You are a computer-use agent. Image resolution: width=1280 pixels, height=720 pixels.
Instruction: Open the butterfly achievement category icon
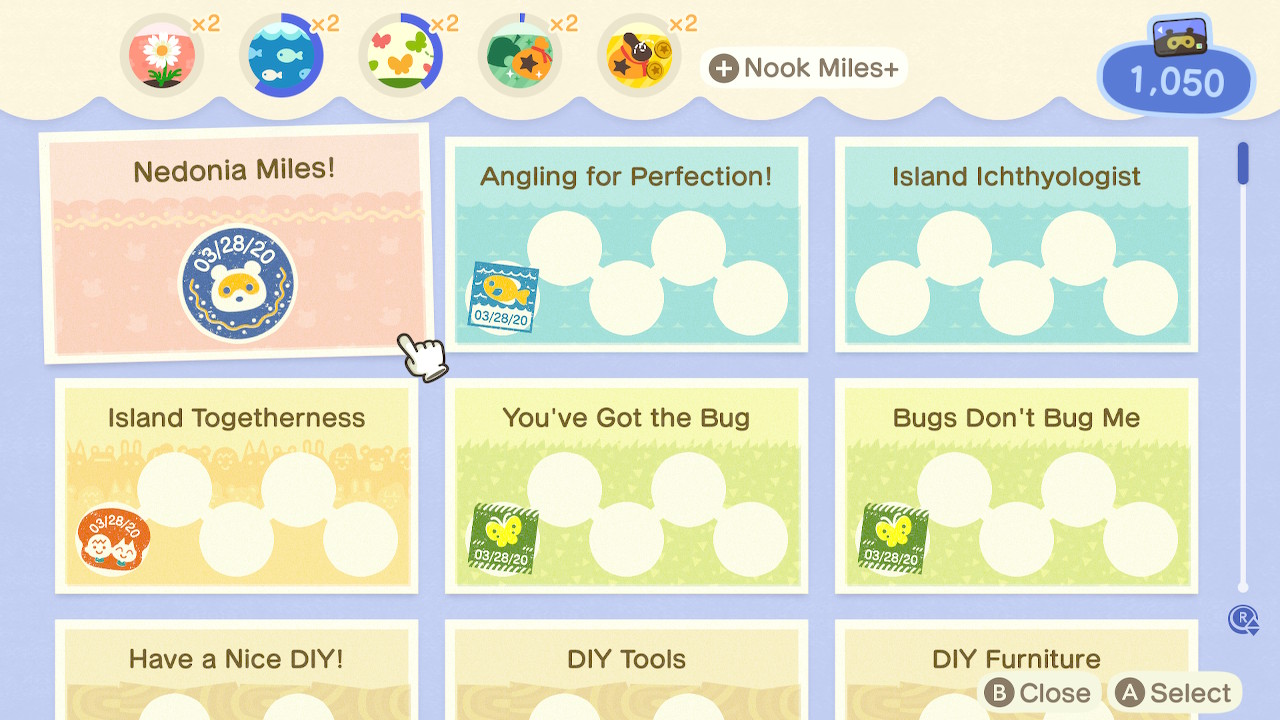click(401, 58)
